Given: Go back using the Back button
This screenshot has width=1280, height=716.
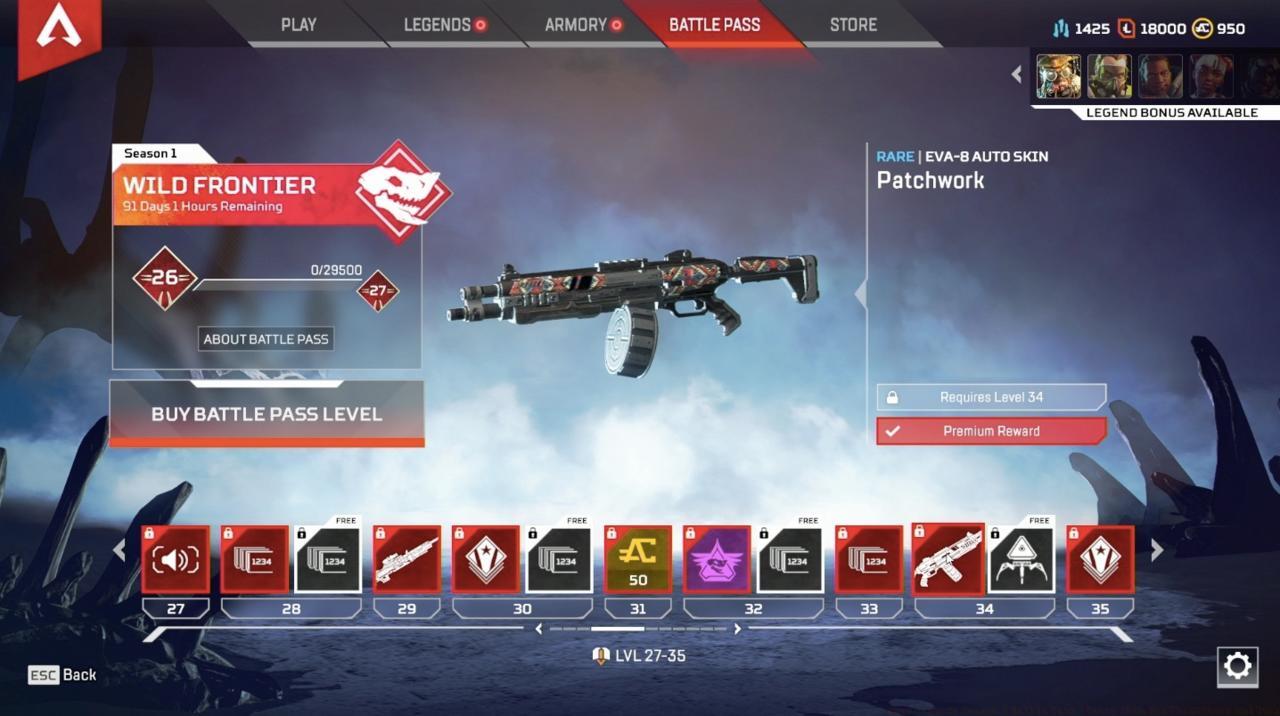Looking at the screenshot, I should [63, 675].
